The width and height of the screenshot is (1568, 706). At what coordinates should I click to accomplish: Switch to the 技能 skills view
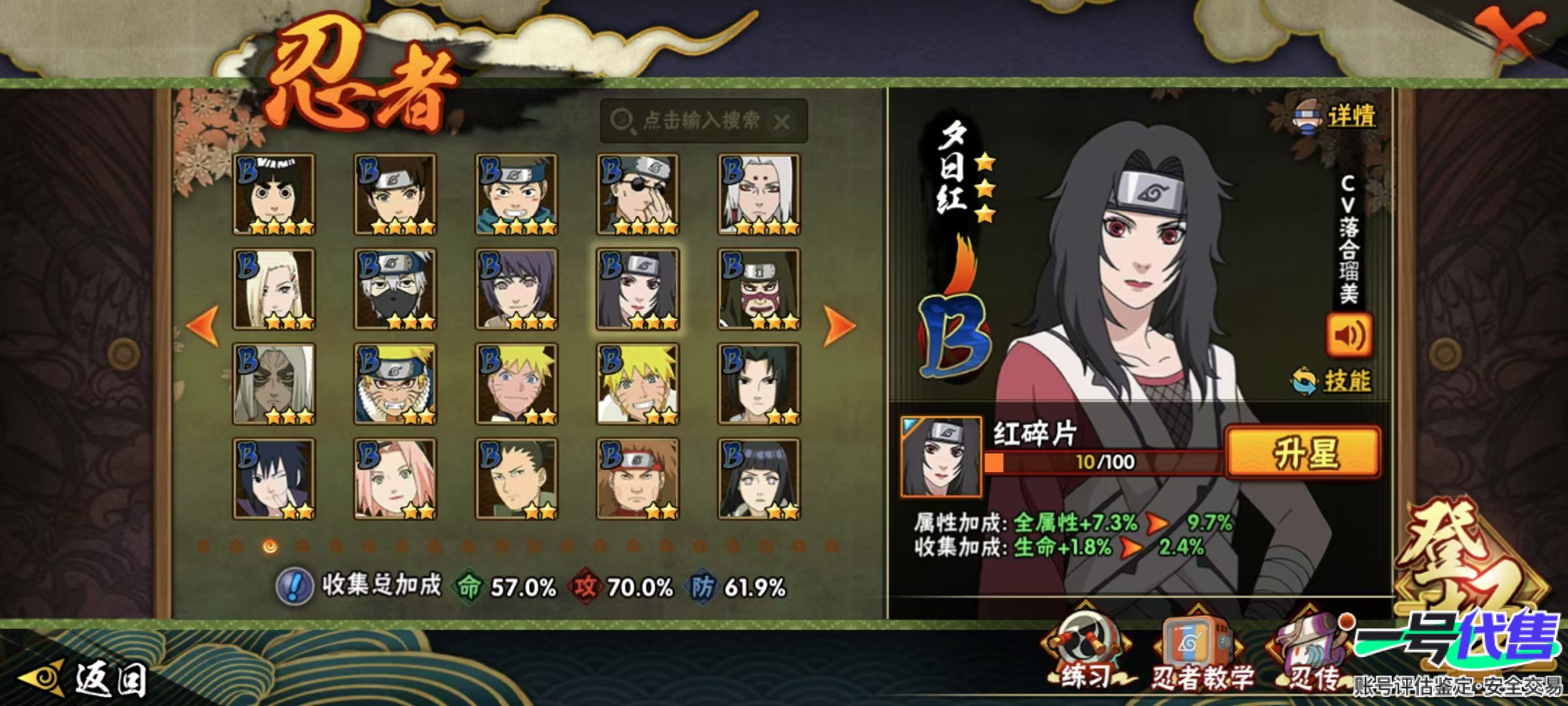(x=1333, y=380)
